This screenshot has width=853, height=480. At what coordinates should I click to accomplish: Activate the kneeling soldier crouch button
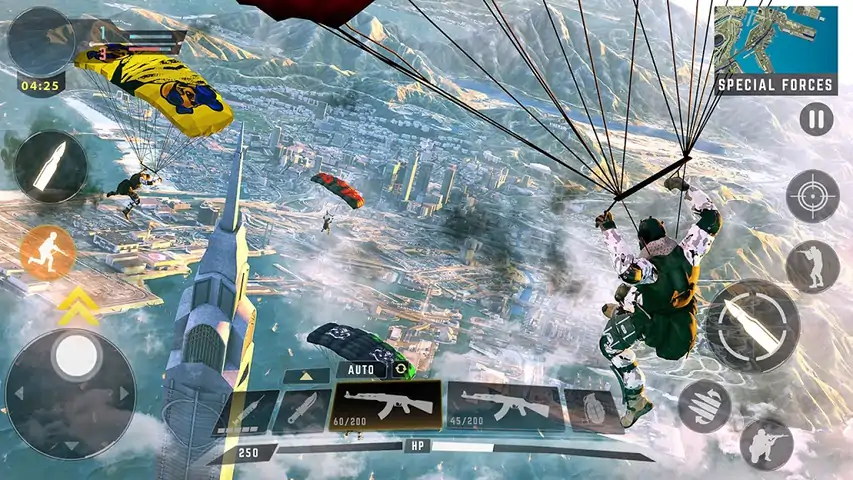point(766,444)
